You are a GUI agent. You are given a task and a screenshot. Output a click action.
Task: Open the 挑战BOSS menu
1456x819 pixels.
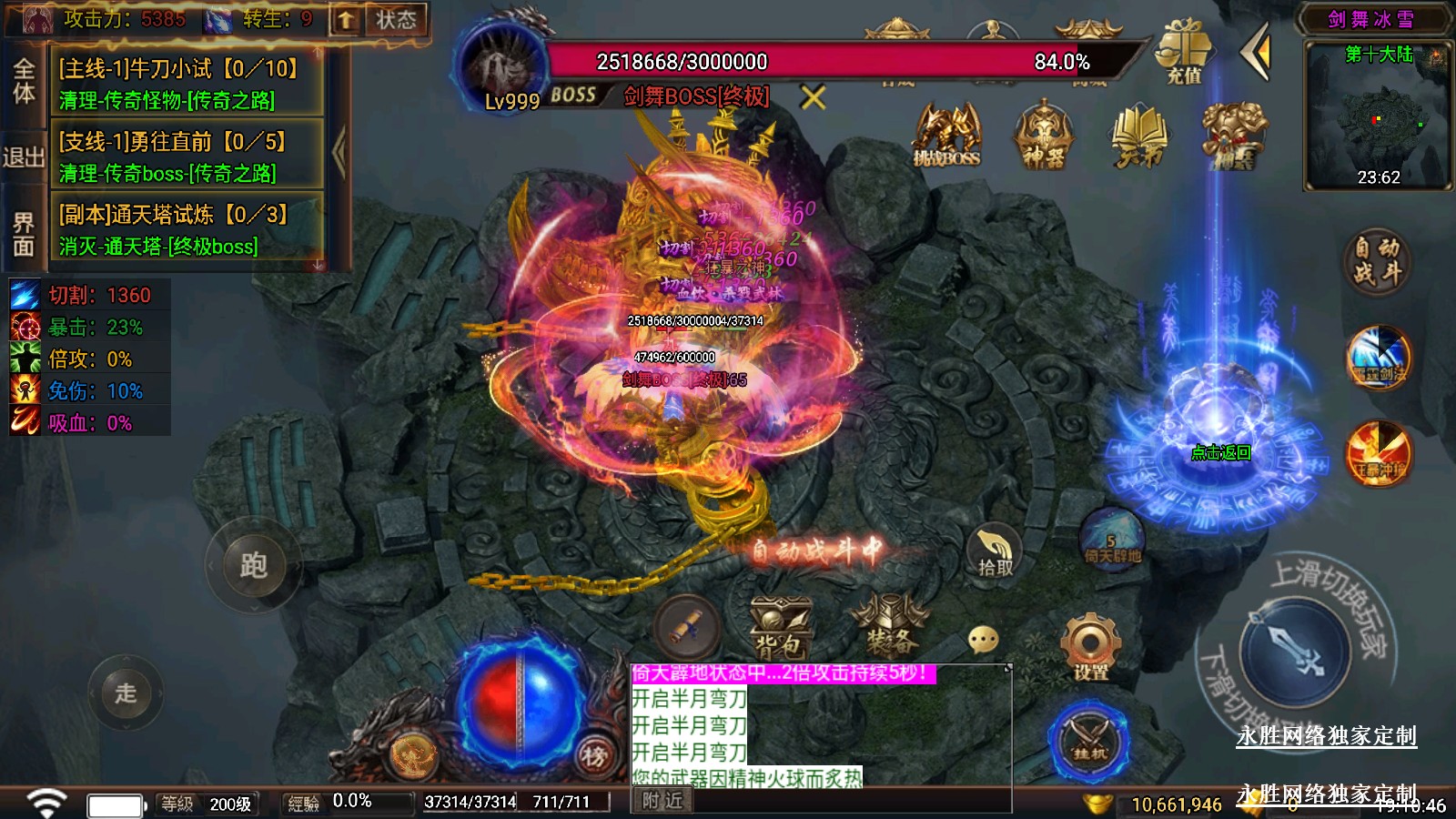(x=946, y=135)
